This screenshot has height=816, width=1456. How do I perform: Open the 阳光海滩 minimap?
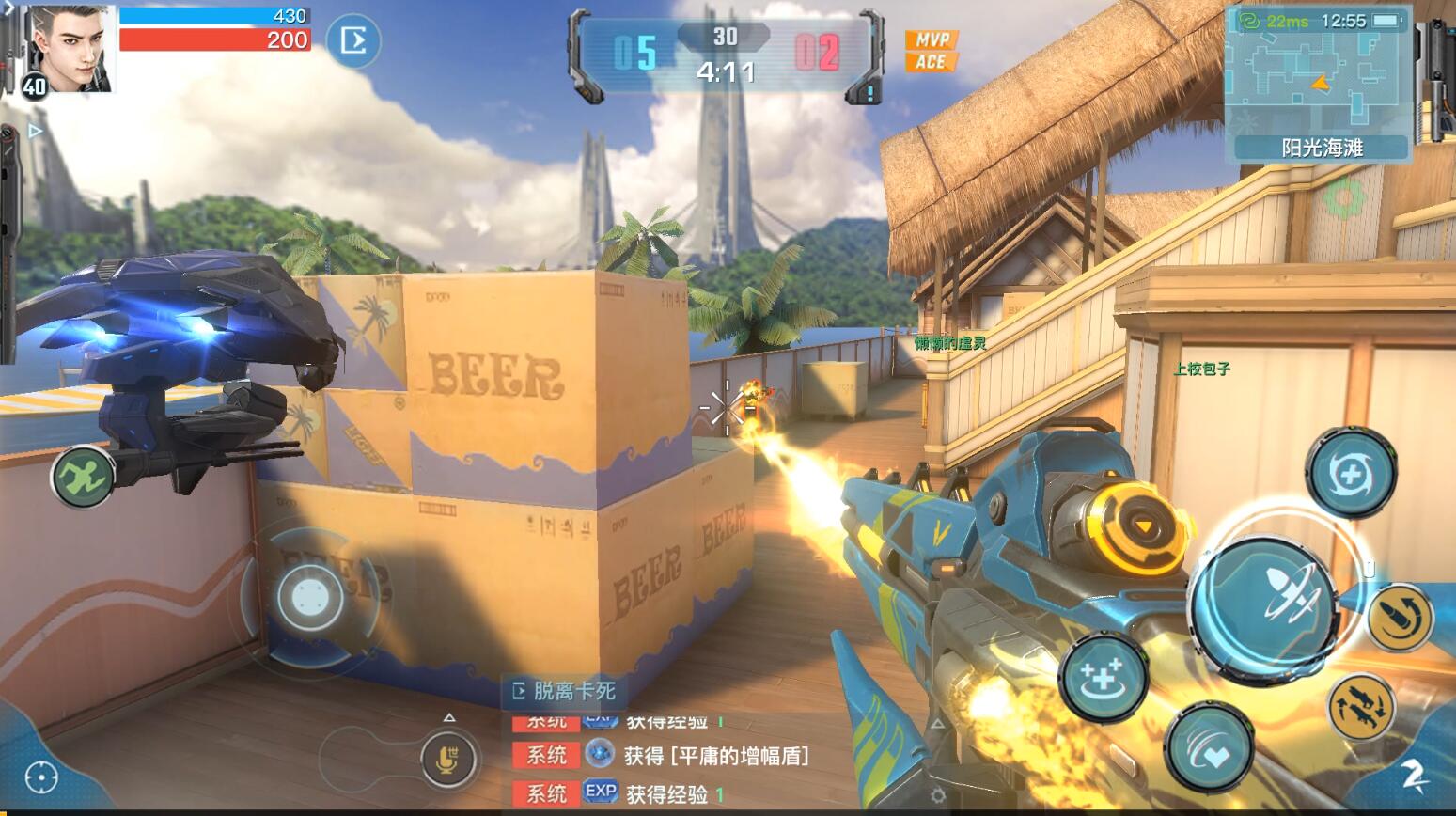[x=1318, y=83]
